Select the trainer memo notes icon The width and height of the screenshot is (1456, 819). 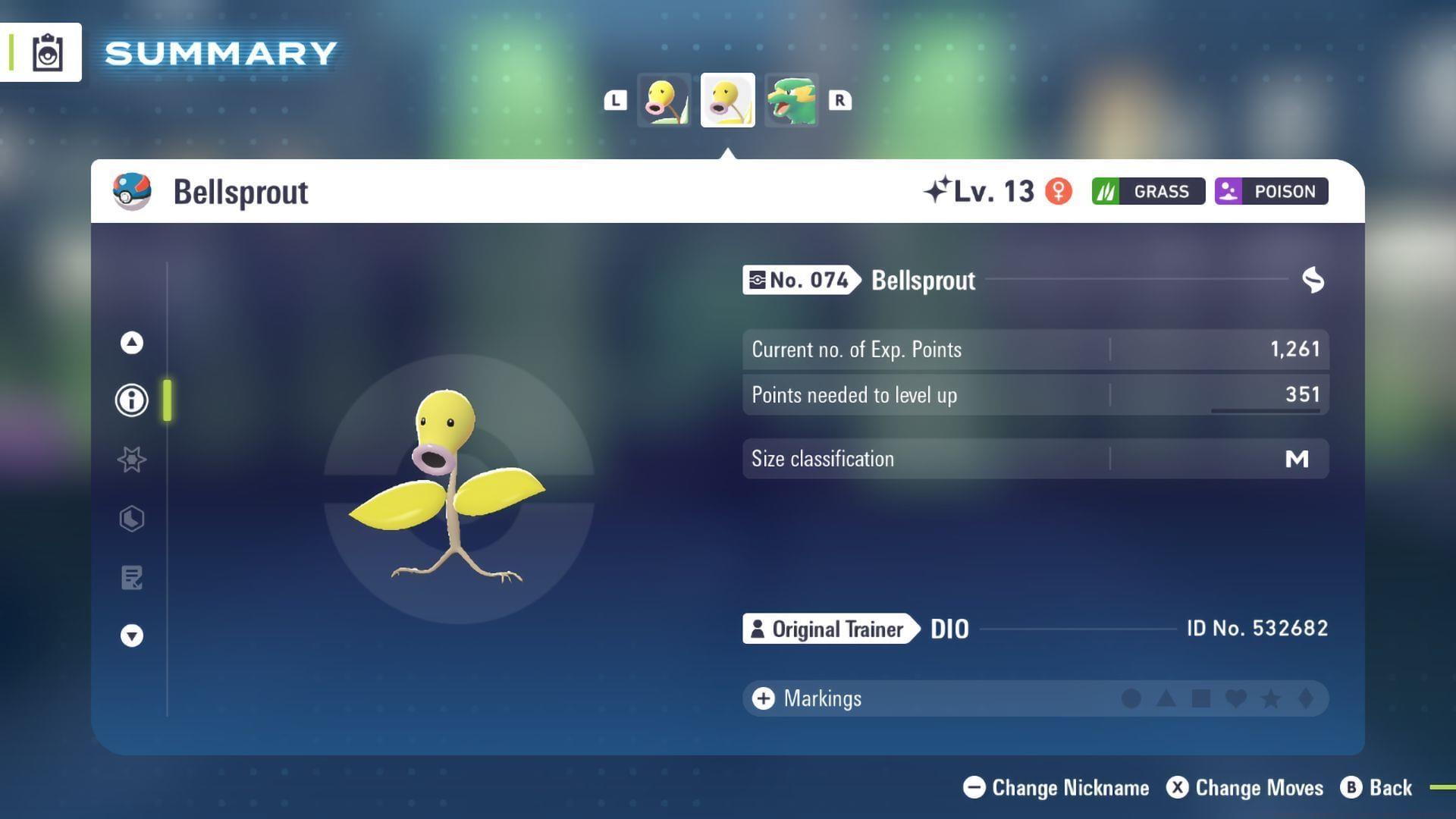click(x=131, y=578)
